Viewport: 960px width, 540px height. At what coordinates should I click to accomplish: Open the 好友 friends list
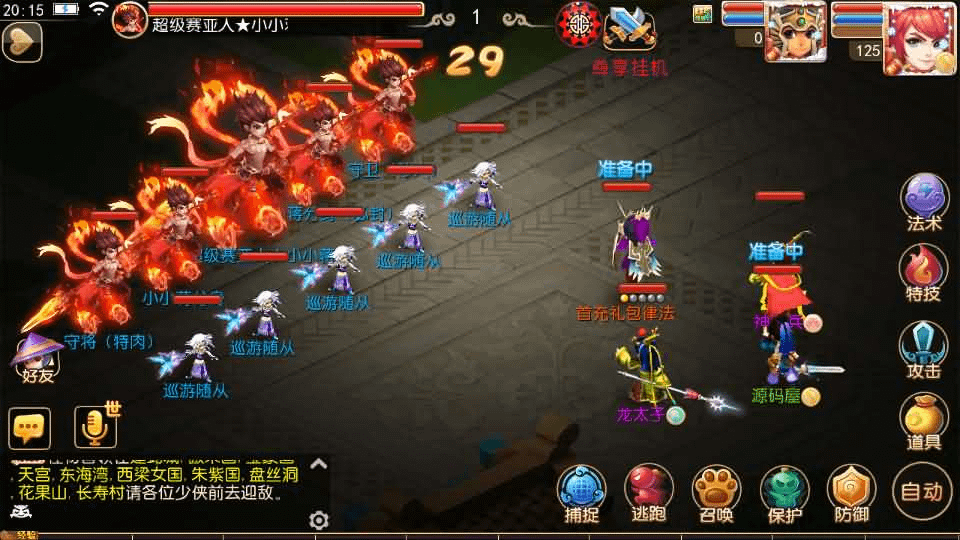[38, 358]
